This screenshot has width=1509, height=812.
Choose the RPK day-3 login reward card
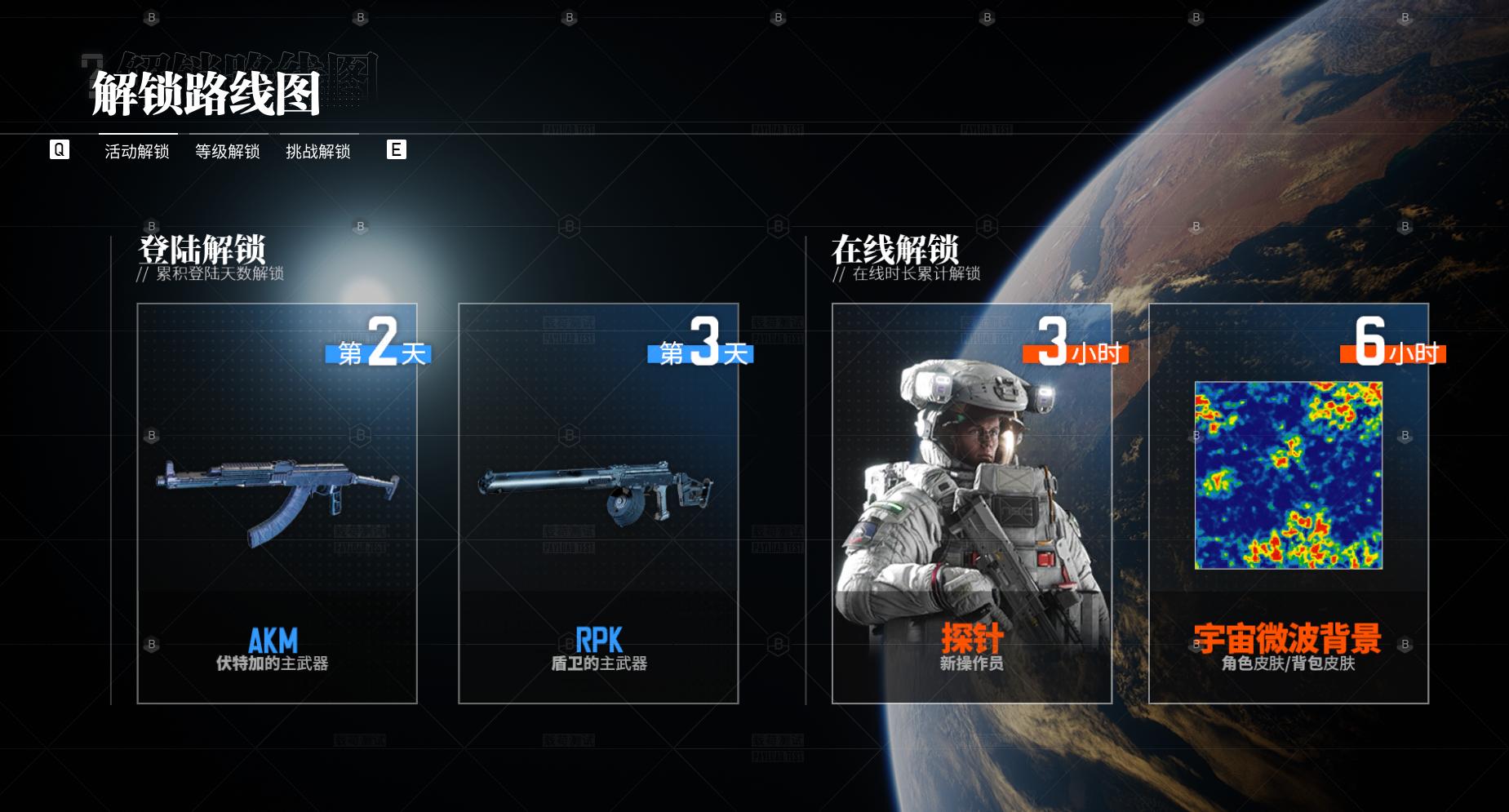[598, 504]
